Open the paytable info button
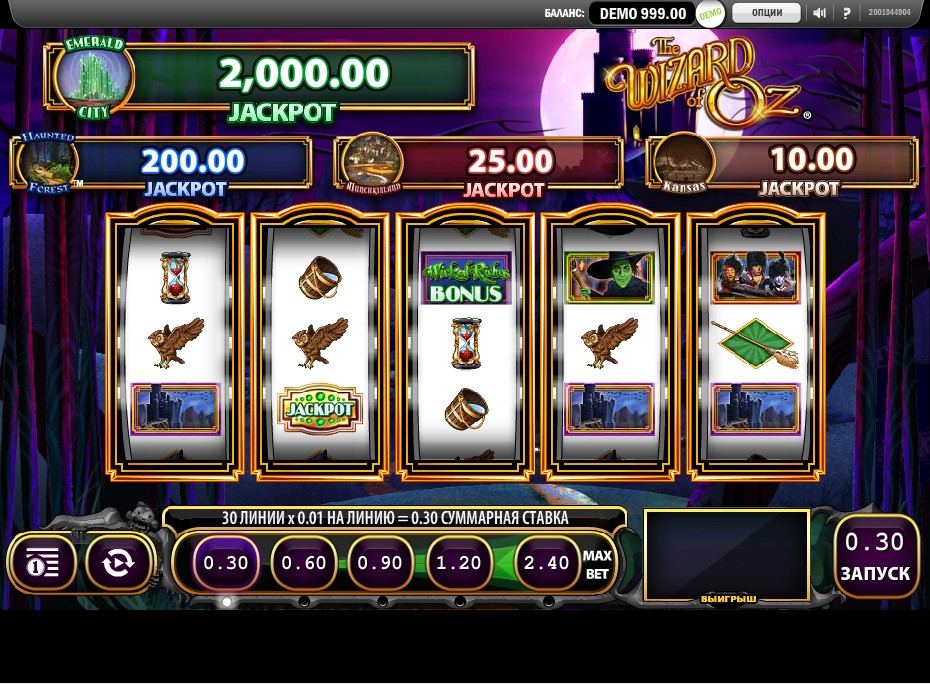Screen dimensions: 930x684 [x=42, y=563]
